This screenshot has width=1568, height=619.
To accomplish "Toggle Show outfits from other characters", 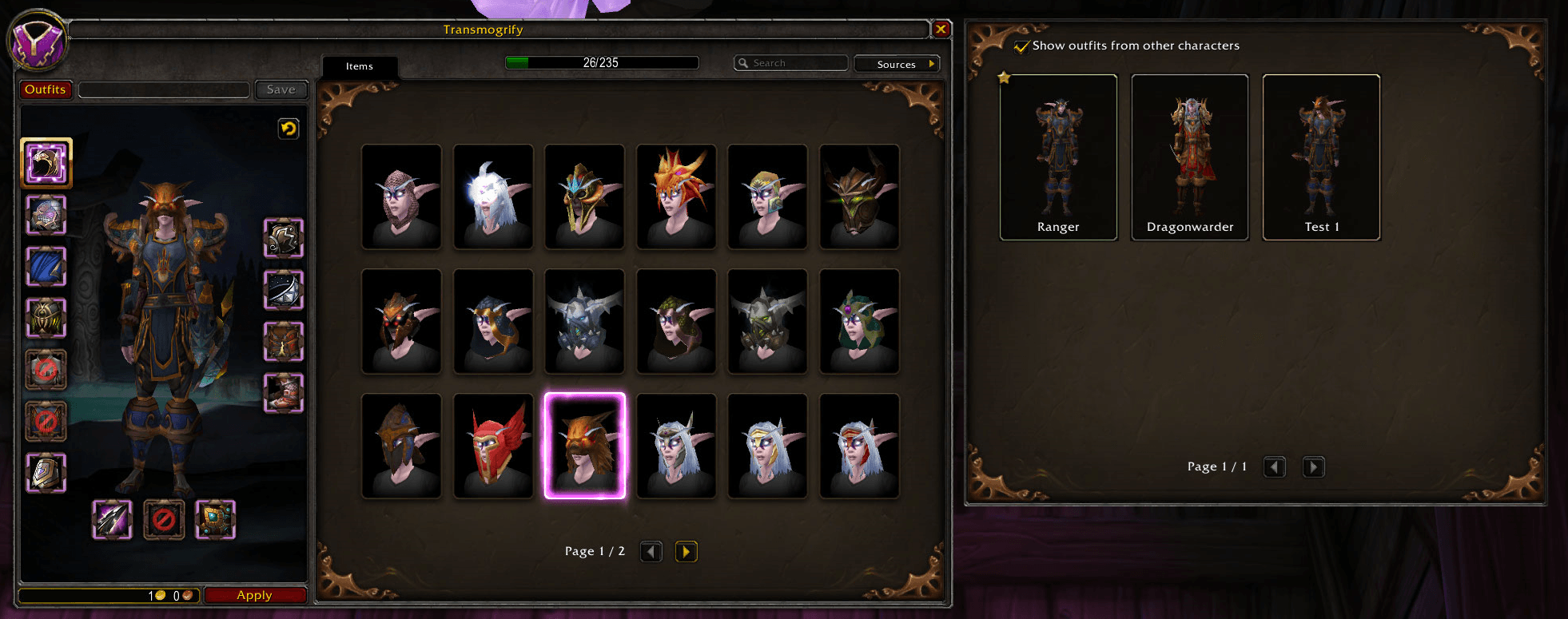I will coord(1021,46).
